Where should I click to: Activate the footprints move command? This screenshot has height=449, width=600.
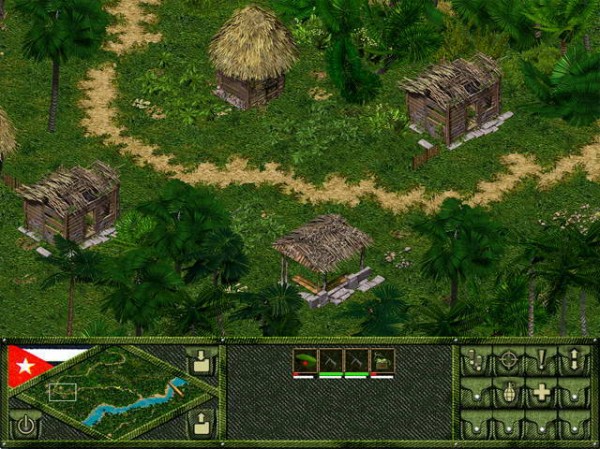pos(476,362)
